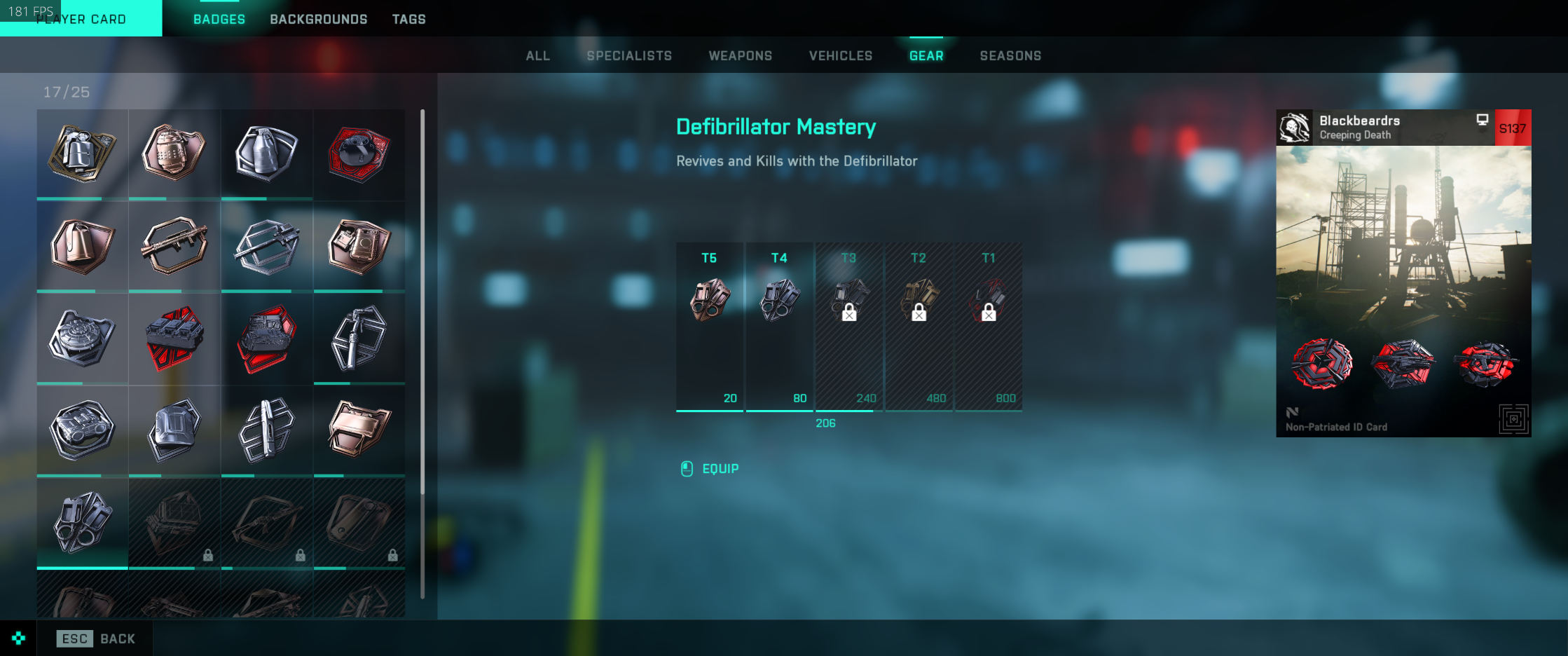Select the locked T1 badge tier

988,326
